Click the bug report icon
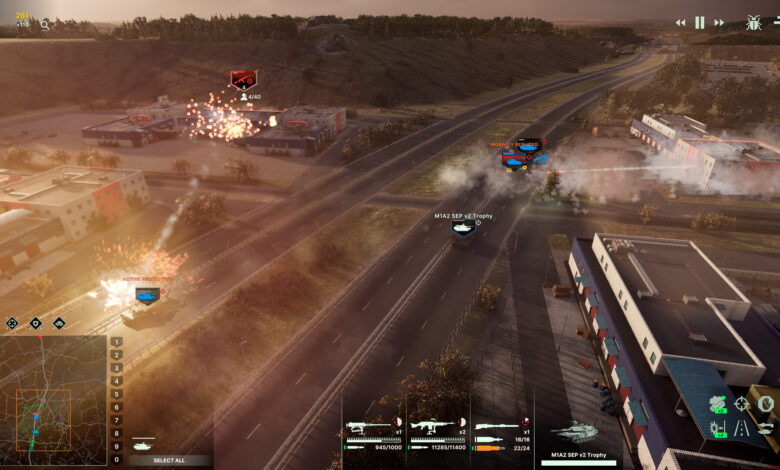This screenshot has height=470, width=780. pos(753,22)
